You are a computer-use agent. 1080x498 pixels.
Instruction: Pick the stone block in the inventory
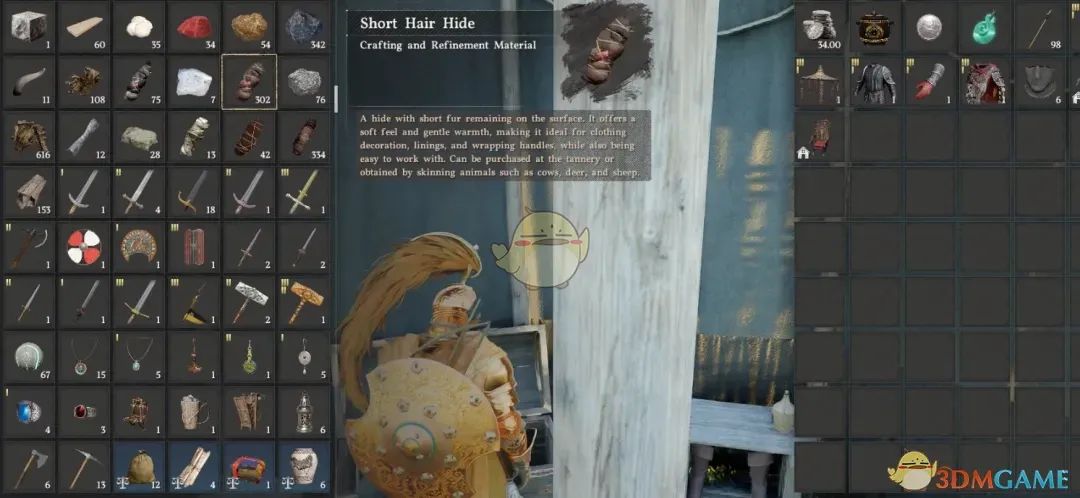pos(28,27)
